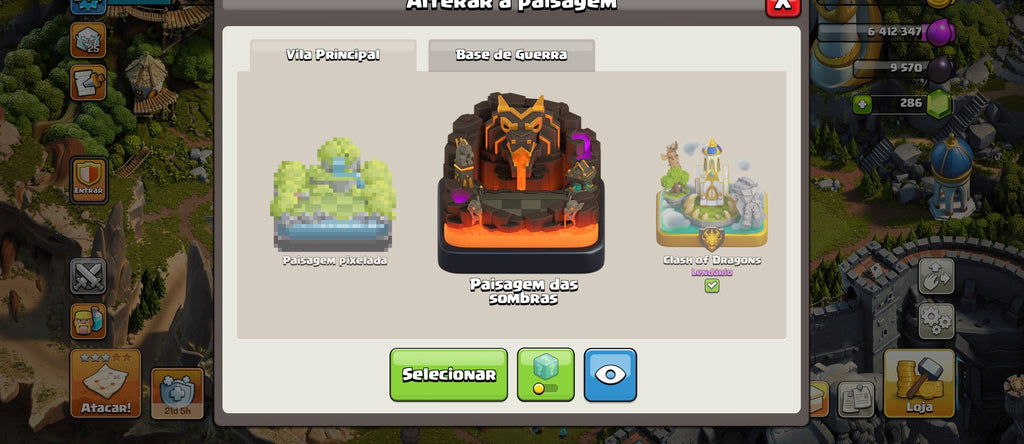Select the Paisagem das sombras scenery
The image size is (1024, 444).
pyautogui.click(x=520, y=190)
